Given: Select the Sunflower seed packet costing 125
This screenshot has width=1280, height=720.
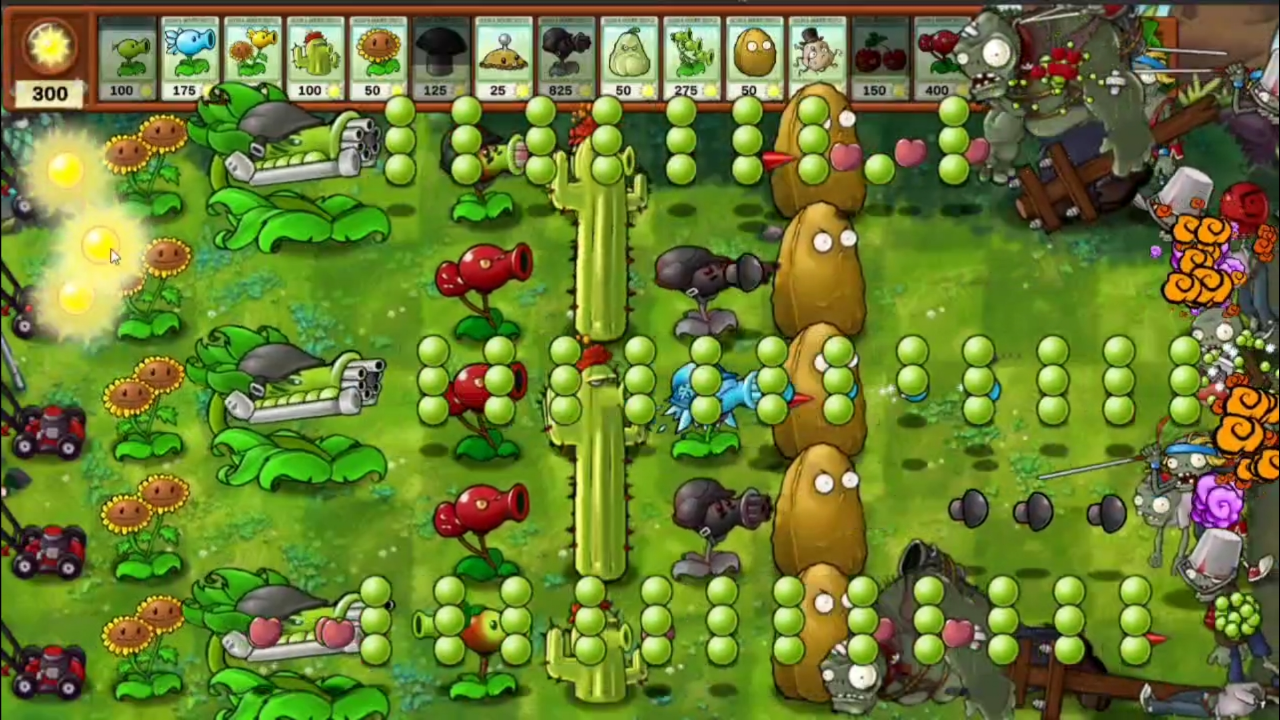Looking at the screenshot, I should [373, 55].
